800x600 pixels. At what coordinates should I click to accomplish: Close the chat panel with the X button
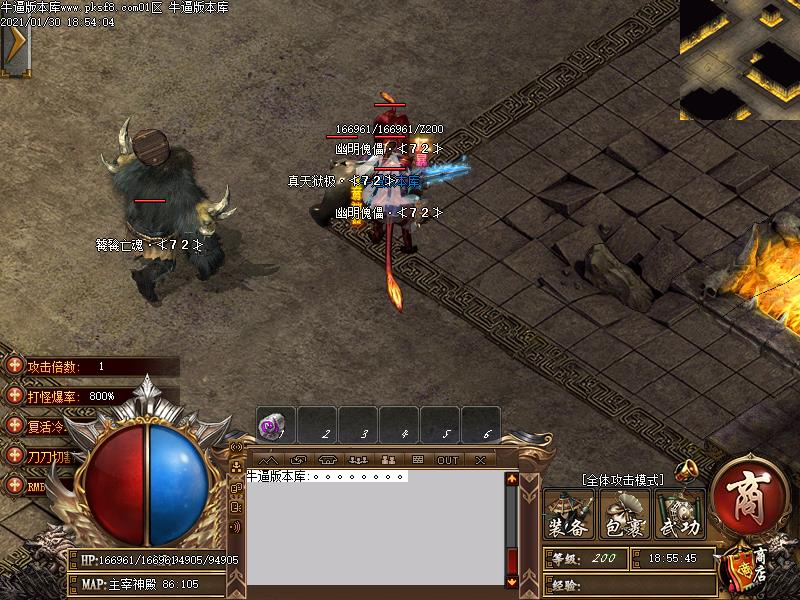tap(480, 460)
